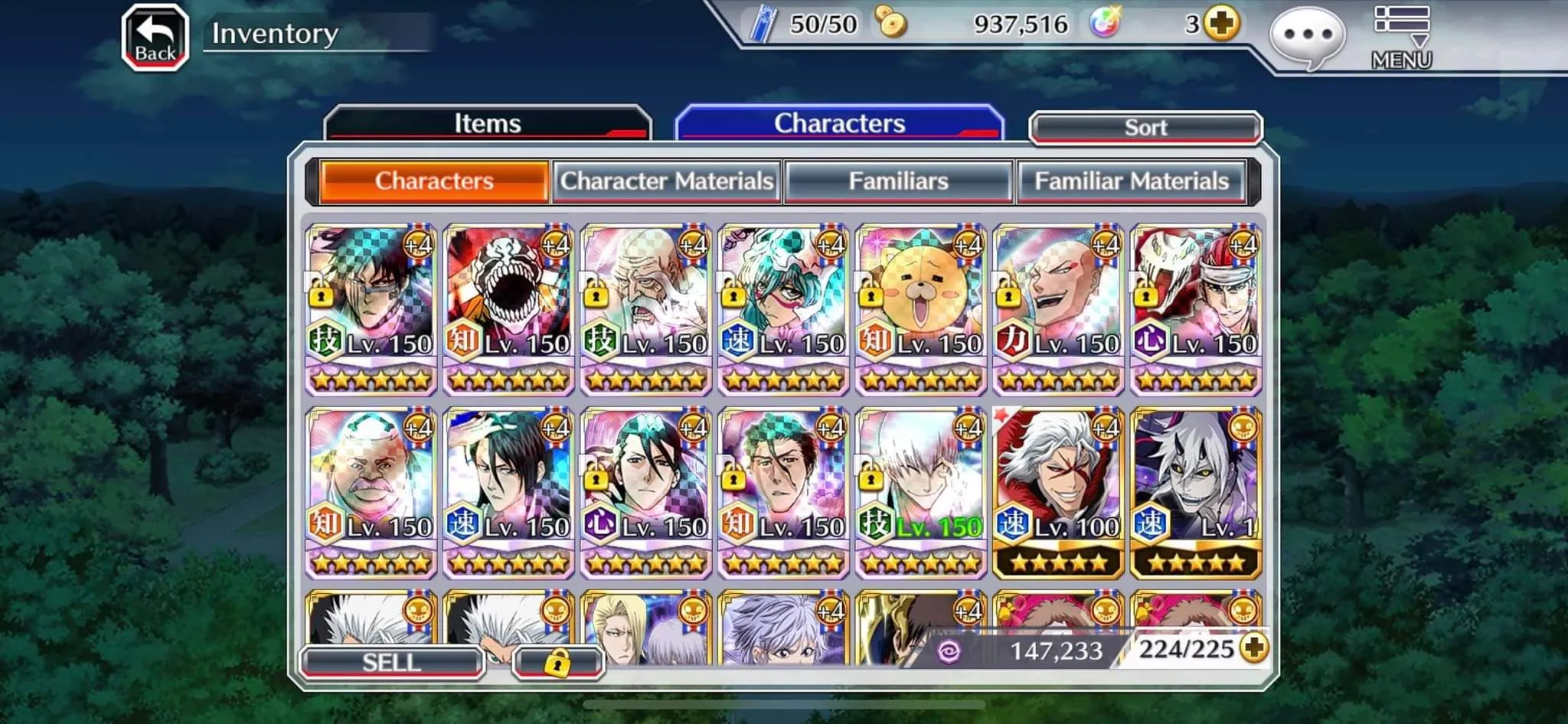
Task: Go back using the Back button
Action: click(x=155, y=38)
